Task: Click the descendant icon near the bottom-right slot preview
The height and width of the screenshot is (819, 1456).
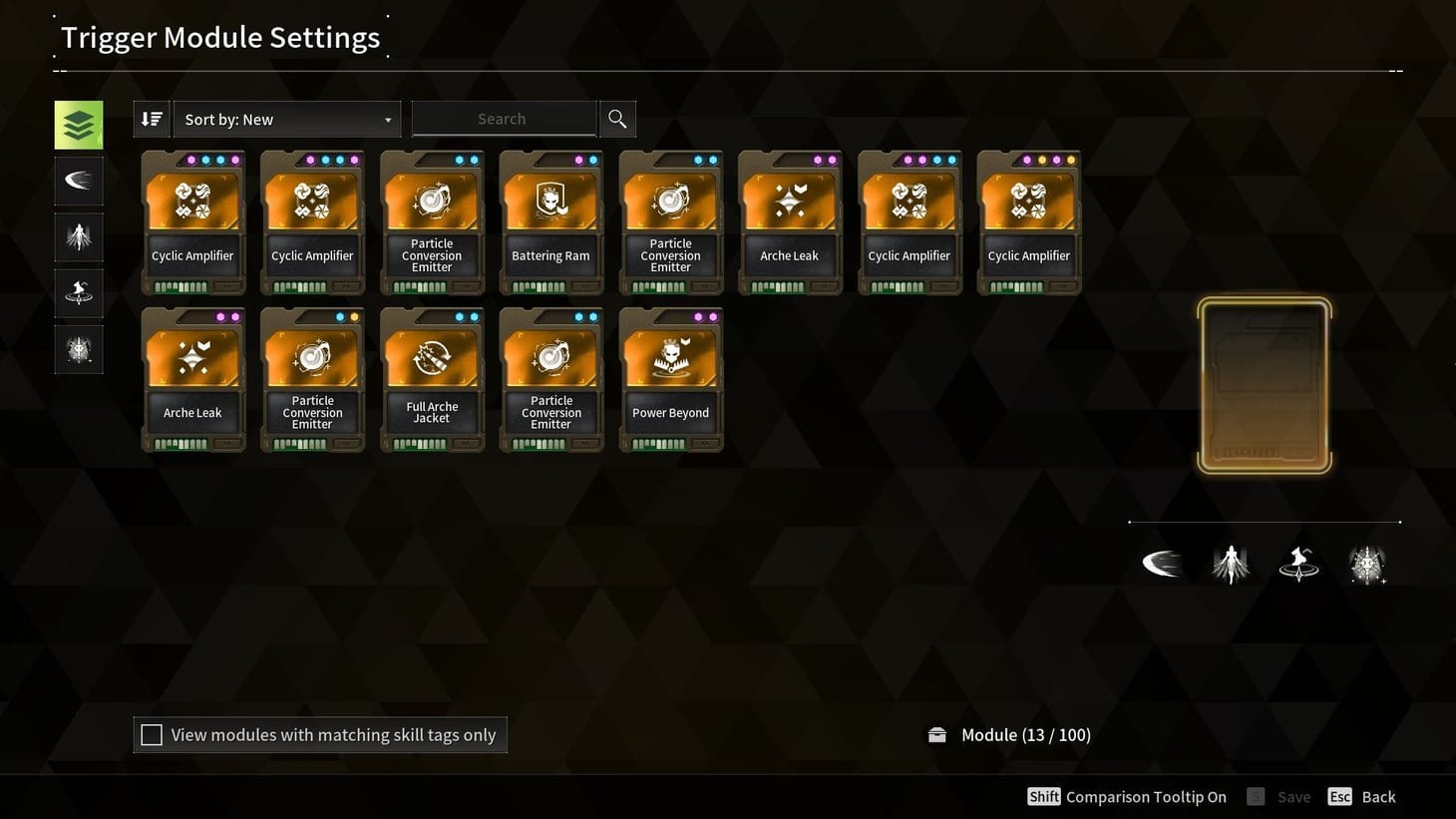Action: [1231, 563]
